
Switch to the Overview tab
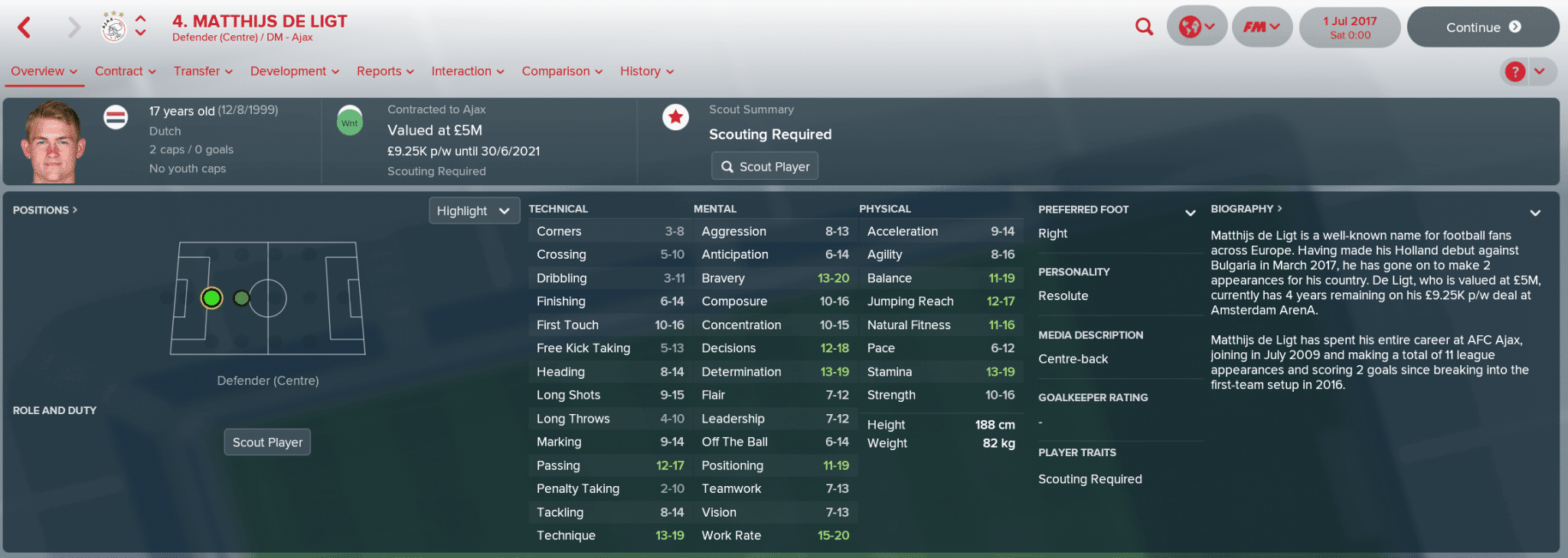tap(44, 71)
